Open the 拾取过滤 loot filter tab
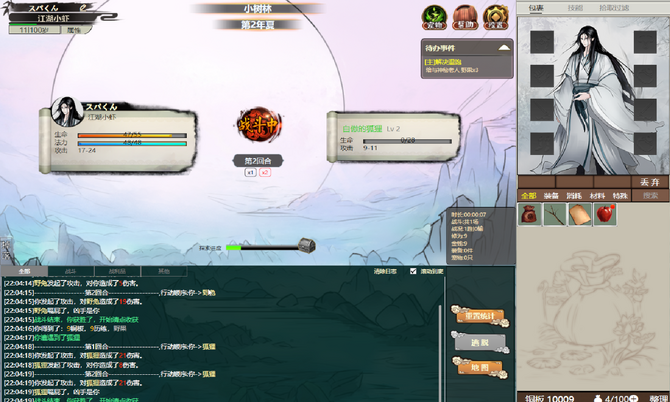Image resolution: width=670 pixels, height=402 pixels. [x=614, y=8]
